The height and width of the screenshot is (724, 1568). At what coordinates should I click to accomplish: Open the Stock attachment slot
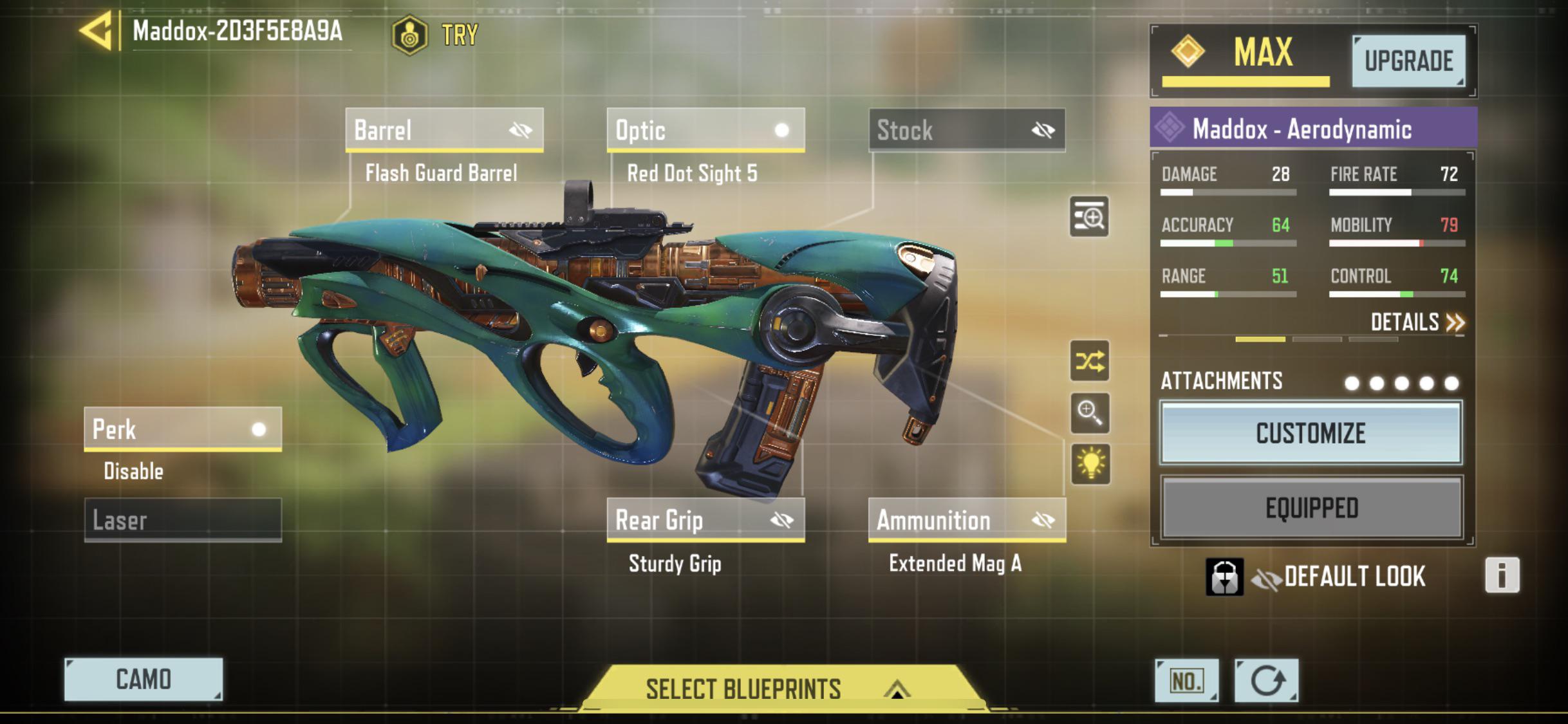coord(967,130)
